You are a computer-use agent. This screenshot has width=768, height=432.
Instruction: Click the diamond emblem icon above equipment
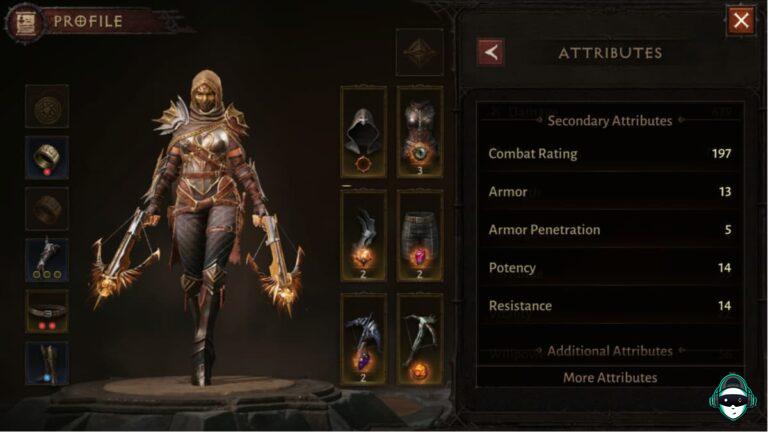(420, 52)
